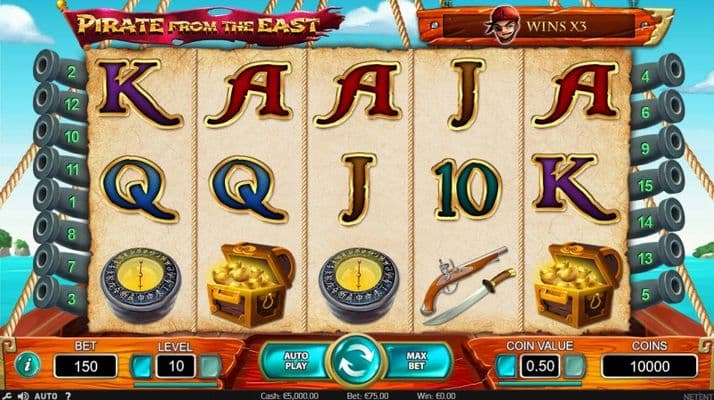Increase the bet level

(x=209, y=367)
